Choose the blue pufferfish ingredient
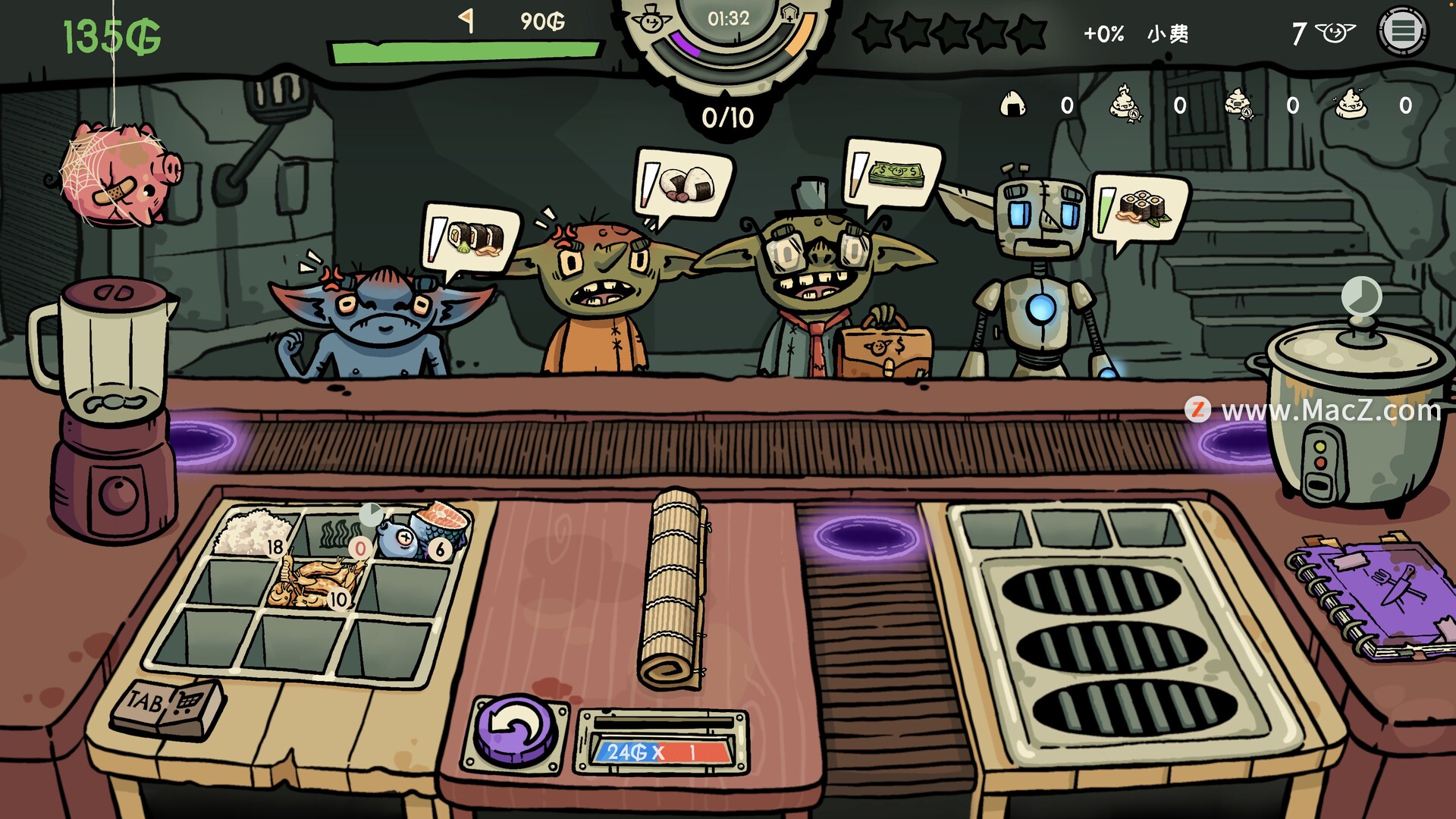Screen dimensions: 1456x819 pyautogui.click(x=397, y=537)
